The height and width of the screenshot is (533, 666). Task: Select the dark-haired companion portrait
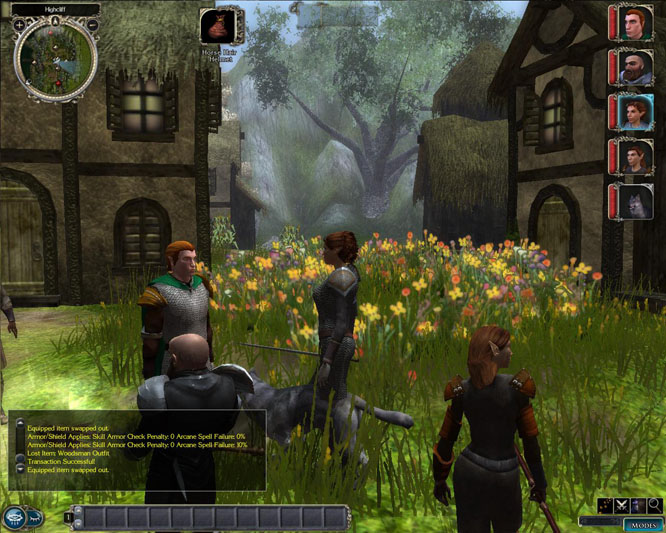pos(634,157)
